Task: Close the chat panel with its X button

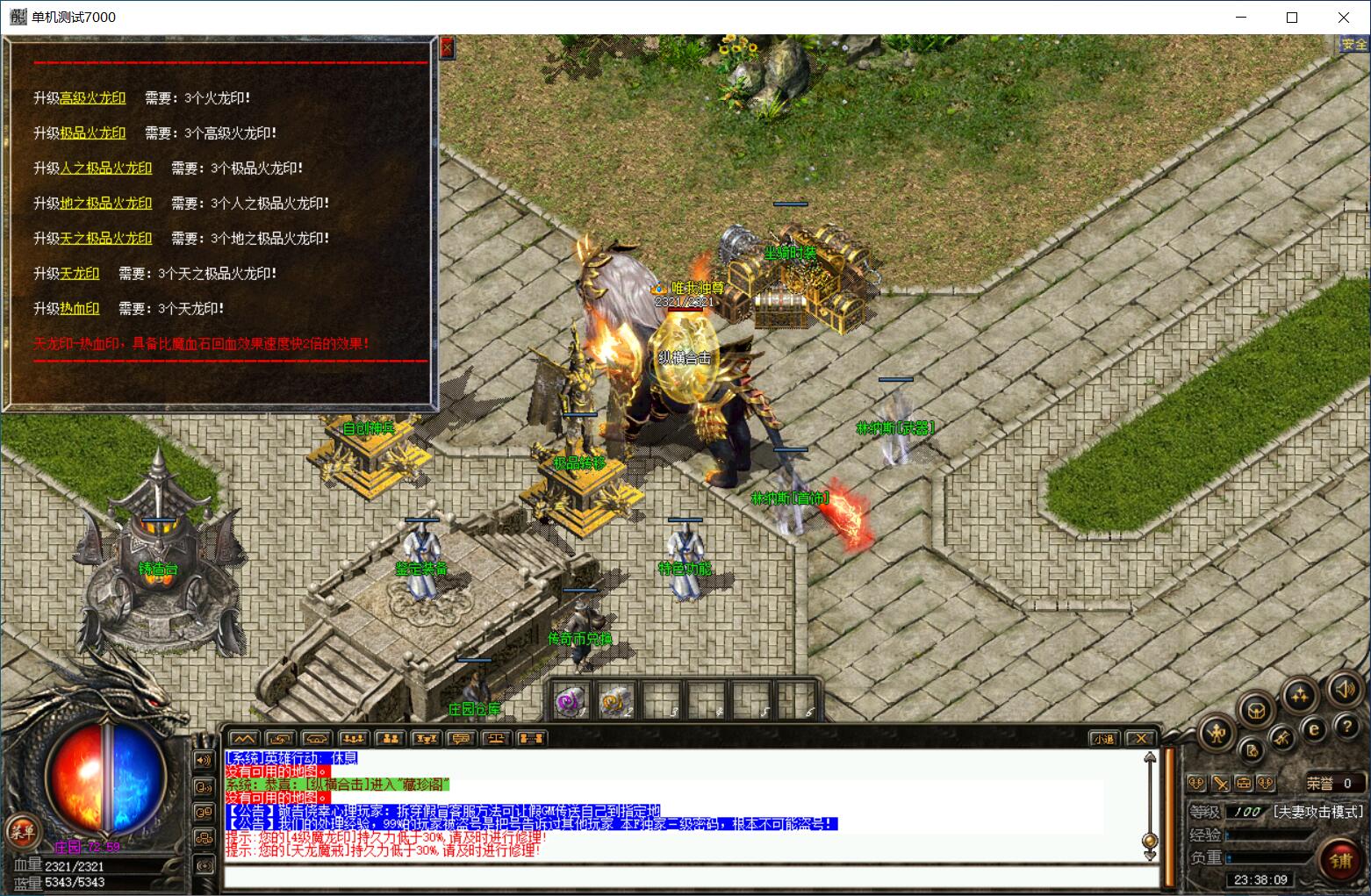Action: coord(1140,739)
